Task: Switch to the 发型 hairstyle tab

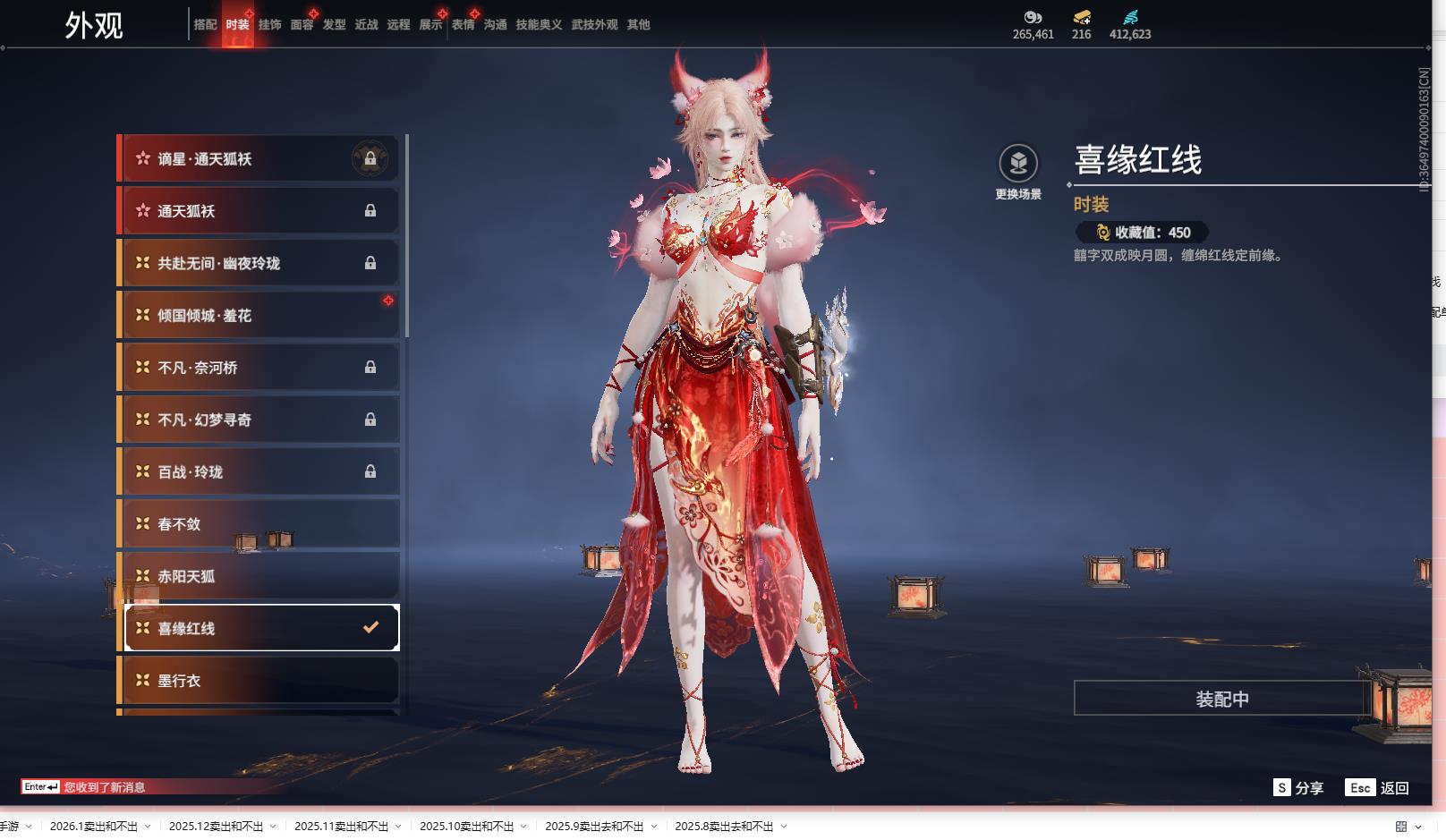Action: [x=334, y=25]
